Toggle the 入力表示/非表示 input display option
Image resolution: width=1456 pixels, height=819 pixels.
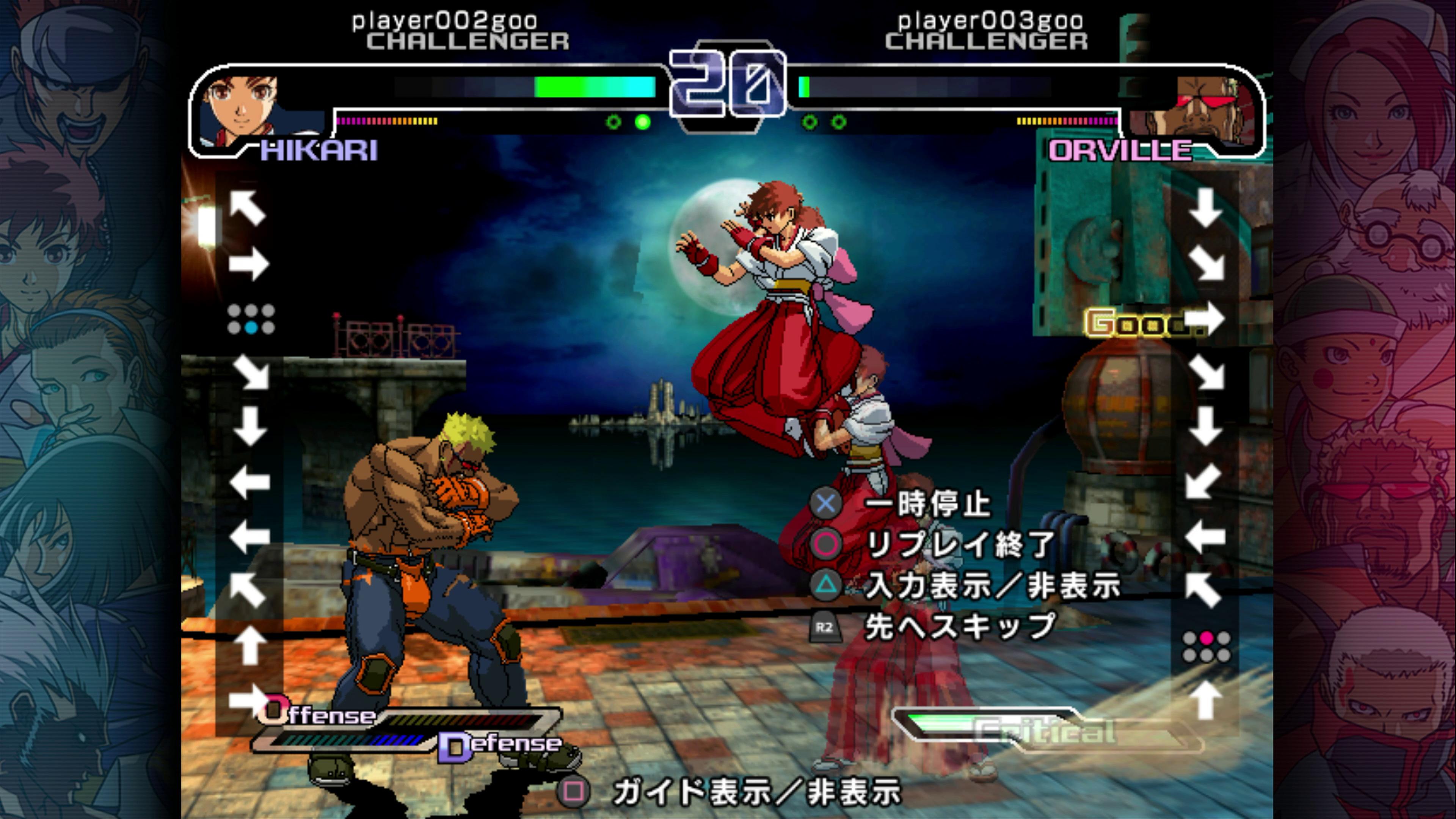coord(992,585)
